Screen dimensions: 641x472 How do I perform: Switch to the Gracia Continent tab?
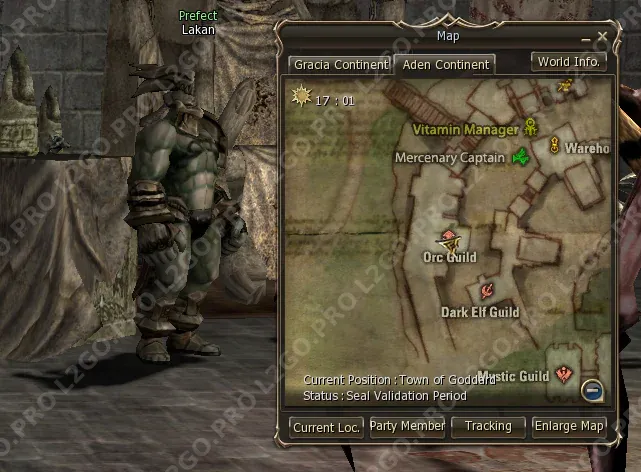click(x=340, y=64)
